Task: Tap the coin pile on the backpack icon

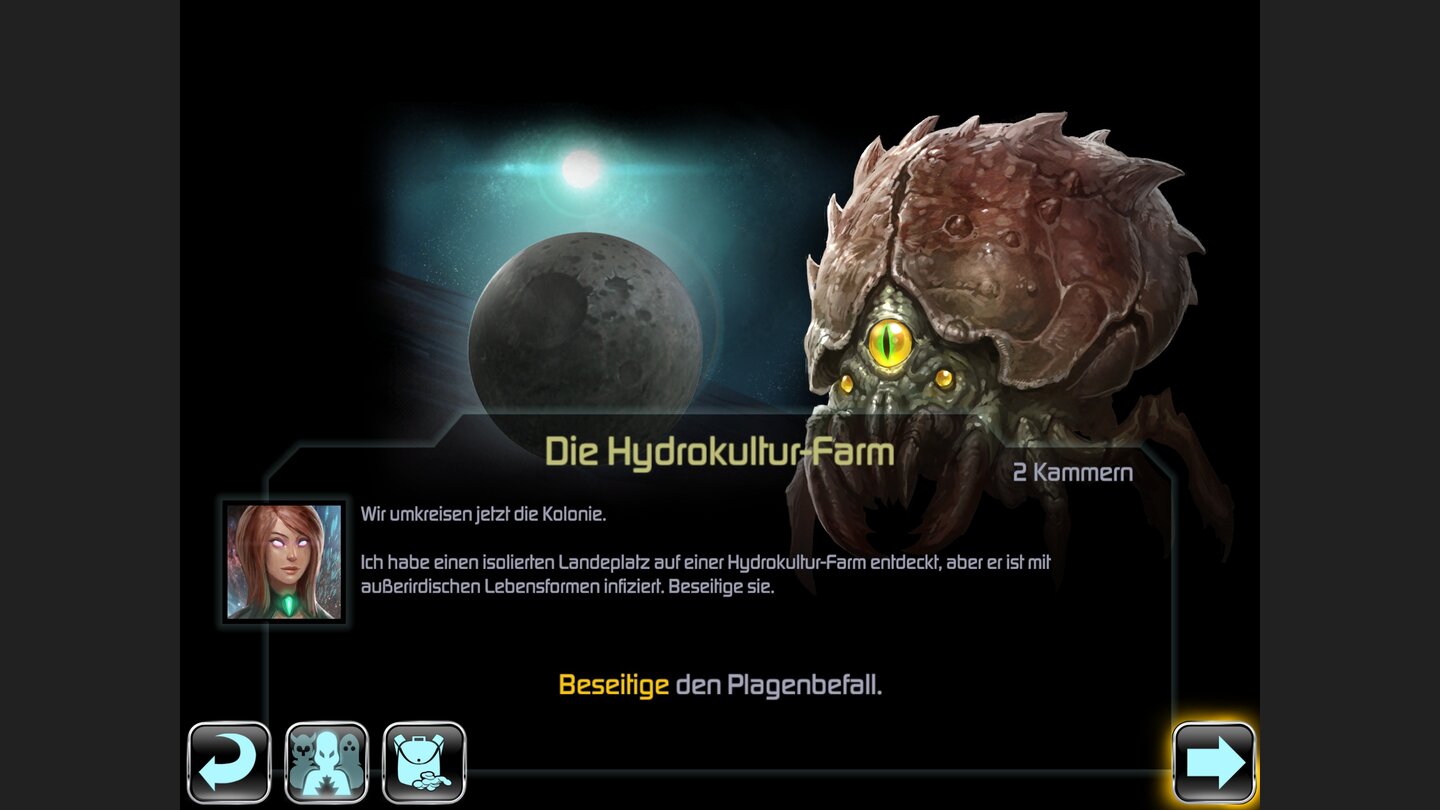Action: point(432,780)
